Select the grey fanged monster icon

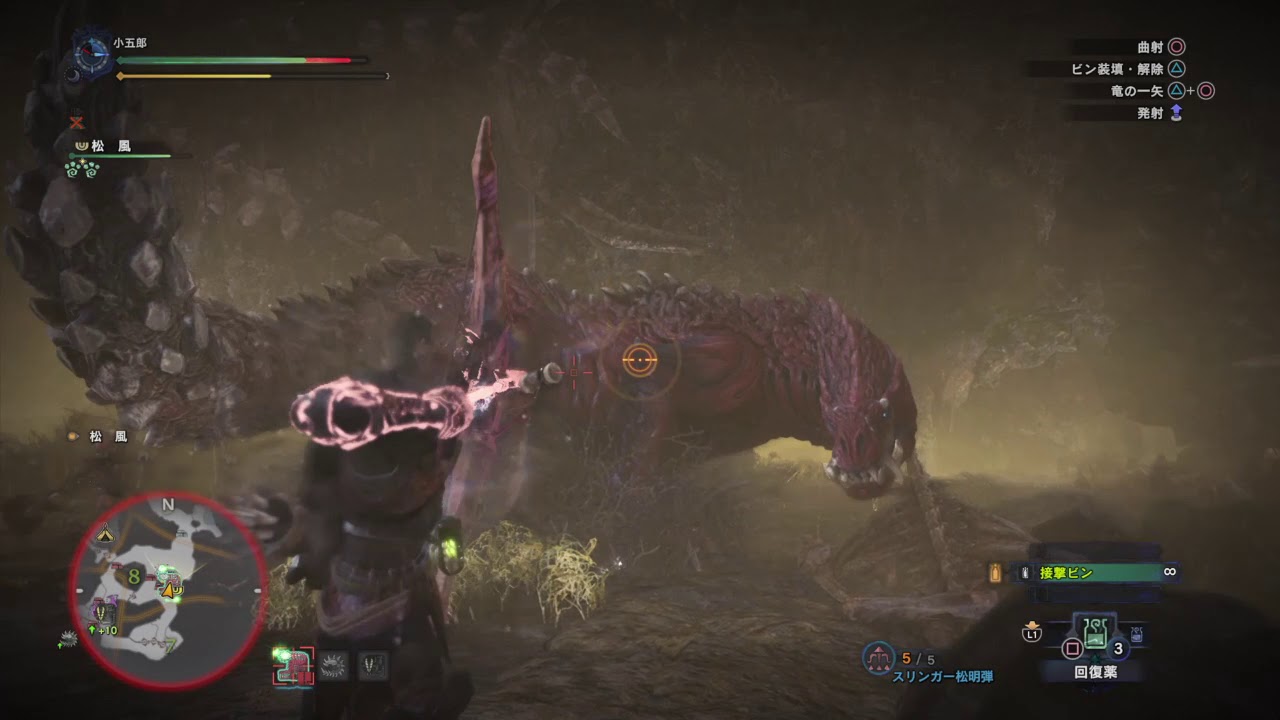click(x=373, y=665)
